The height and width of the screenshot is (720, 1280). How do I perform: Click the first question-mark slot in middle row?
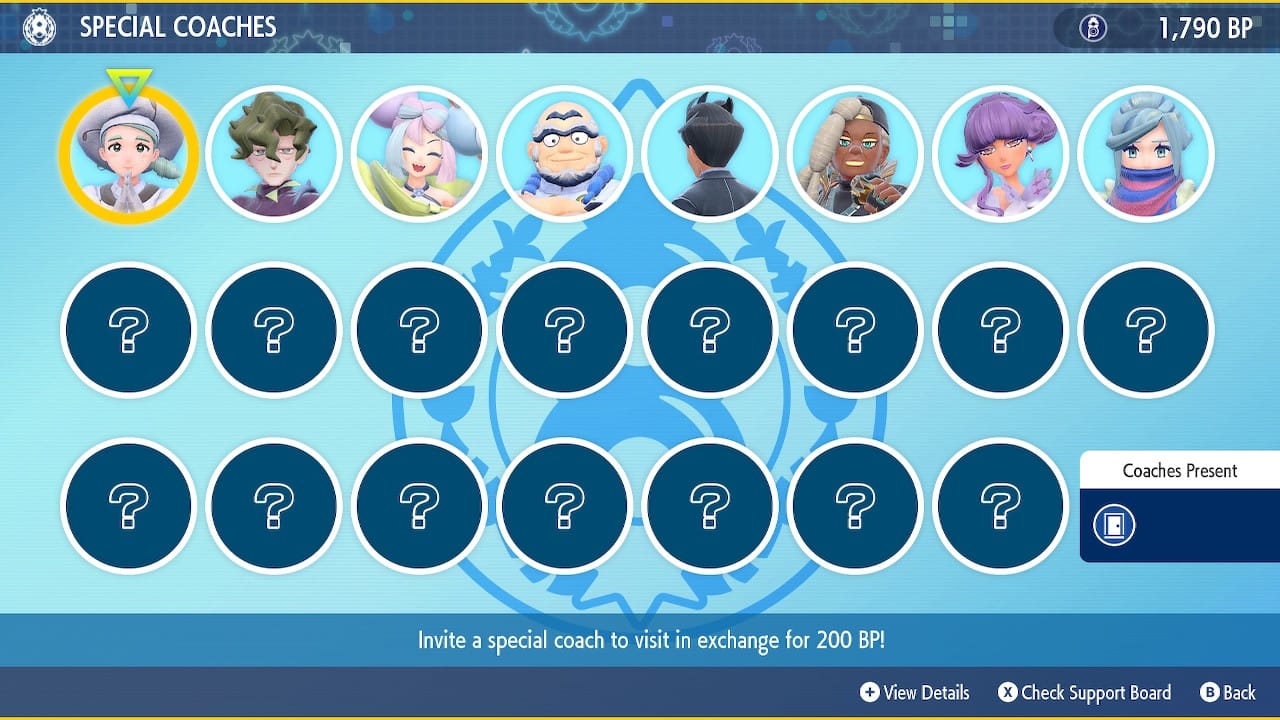pos(127,330)
